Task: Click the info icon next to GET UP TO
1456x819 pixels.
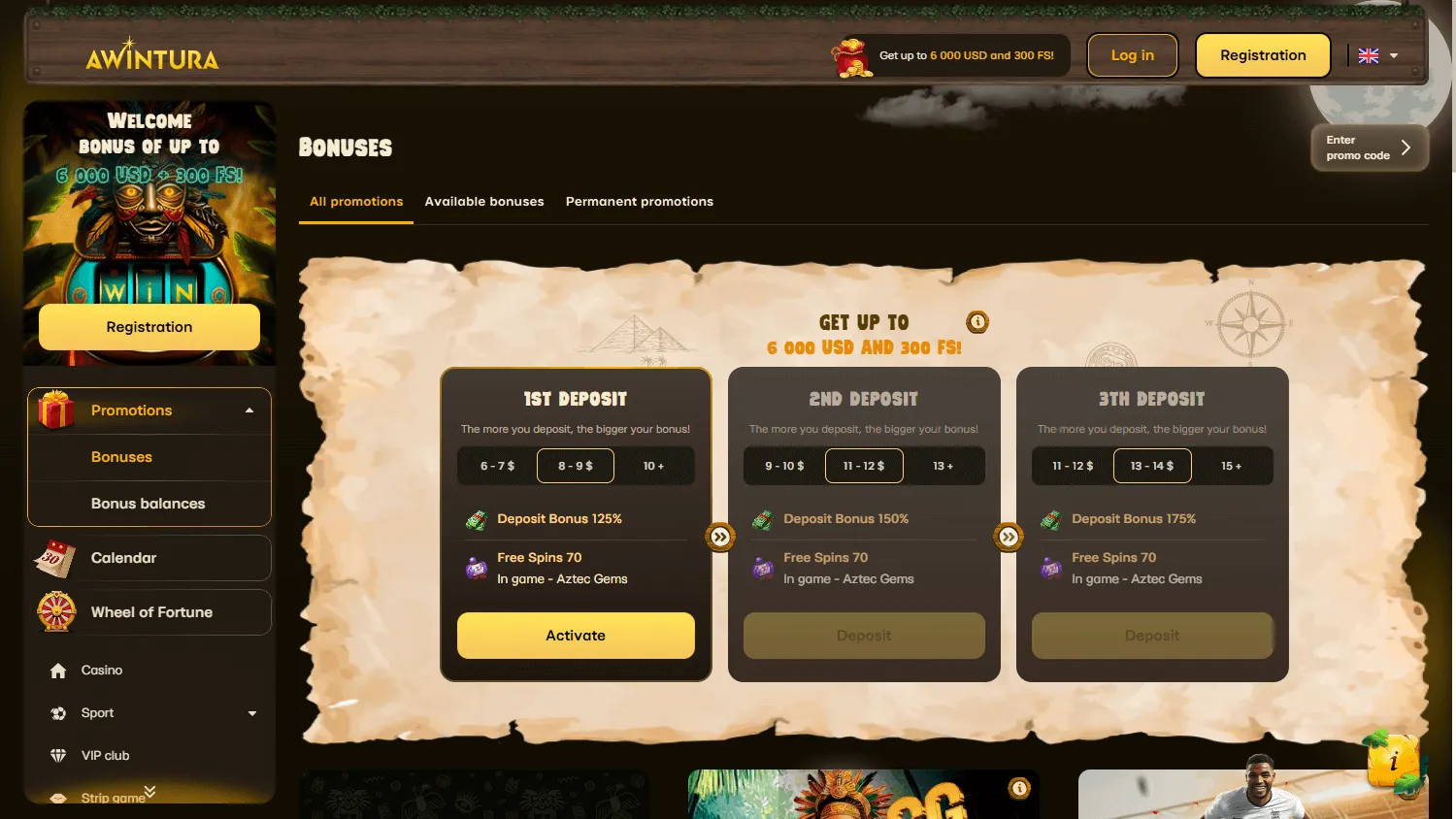Action: pos(976,321)
